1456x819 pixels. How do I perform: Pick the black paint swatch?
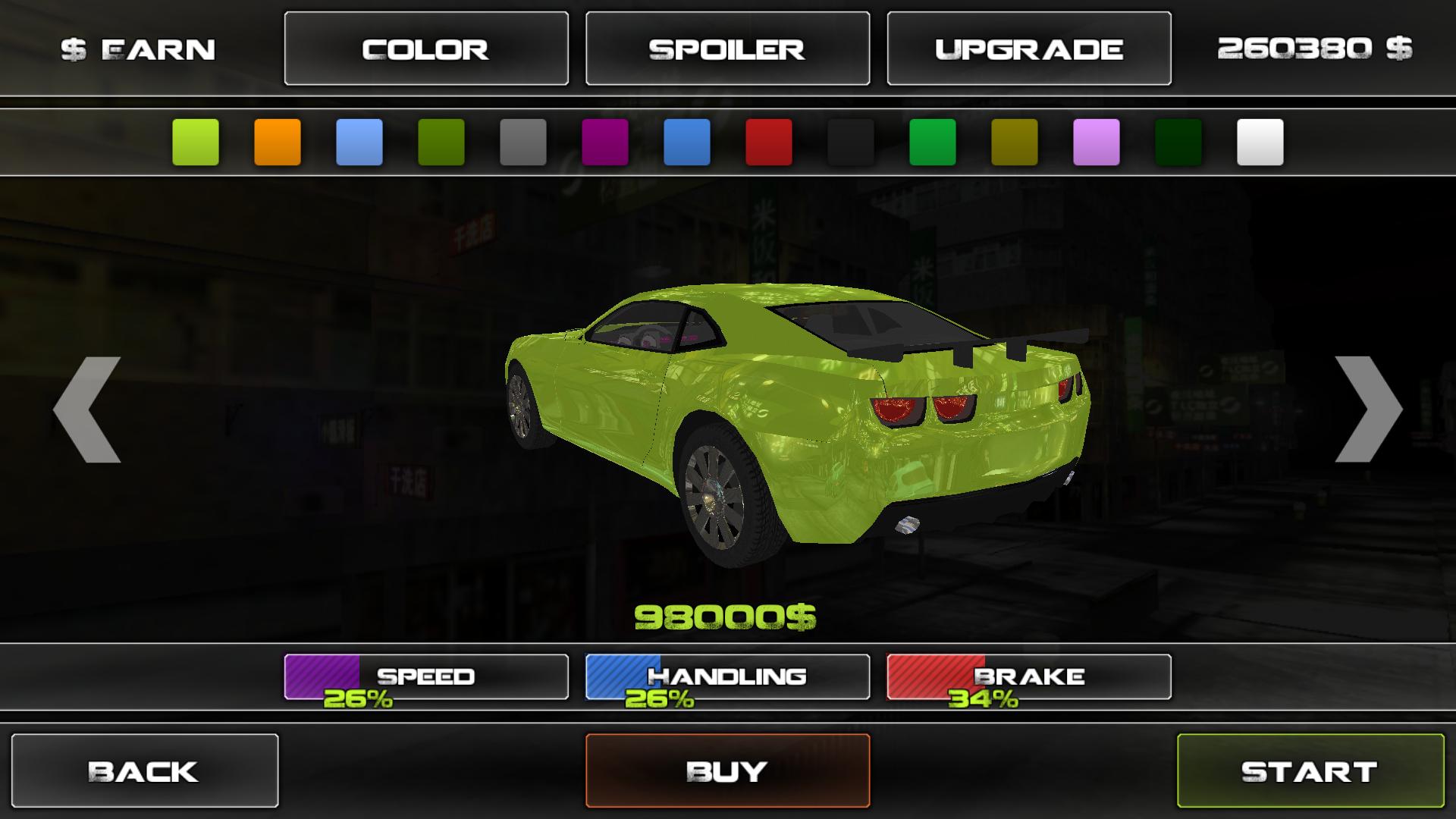pos(851,142)
